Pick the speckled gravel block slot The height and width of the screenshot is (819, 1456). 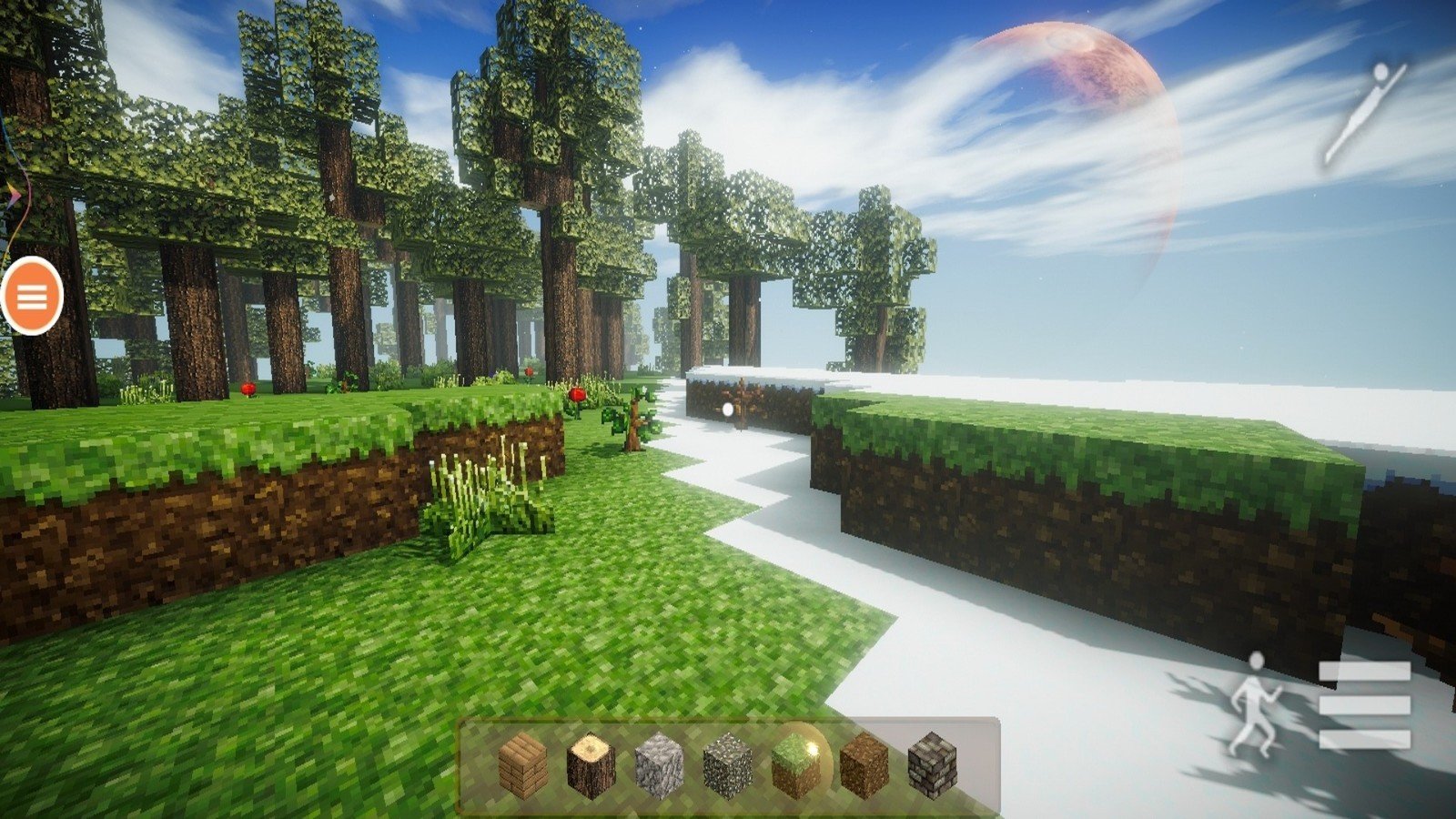(x=727, y=766)
